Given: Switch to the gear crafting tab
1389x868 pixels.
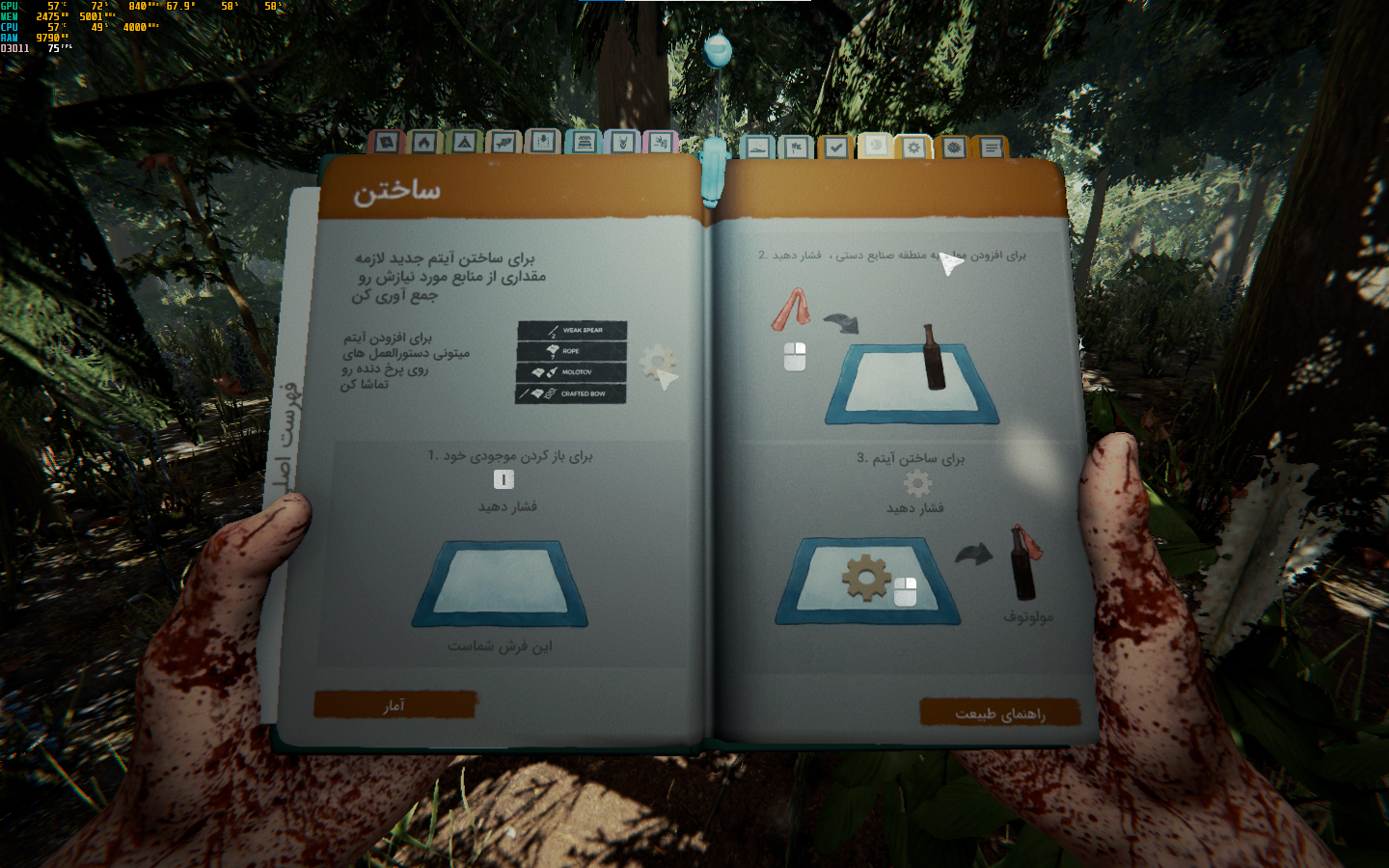Looking at the screenshot, I should pos(913,148).
